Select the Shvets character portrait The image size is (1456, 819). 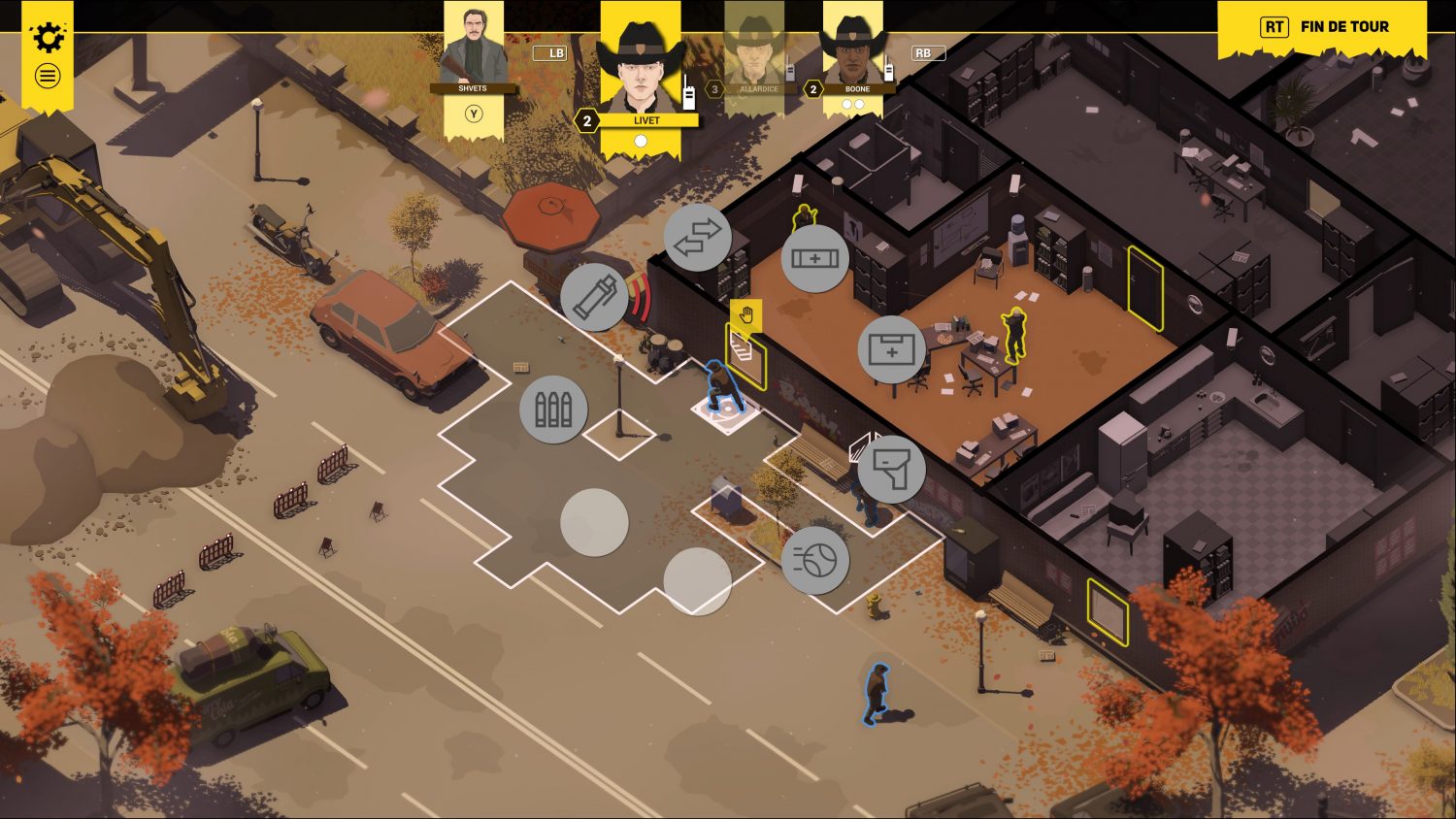(474, 49)
